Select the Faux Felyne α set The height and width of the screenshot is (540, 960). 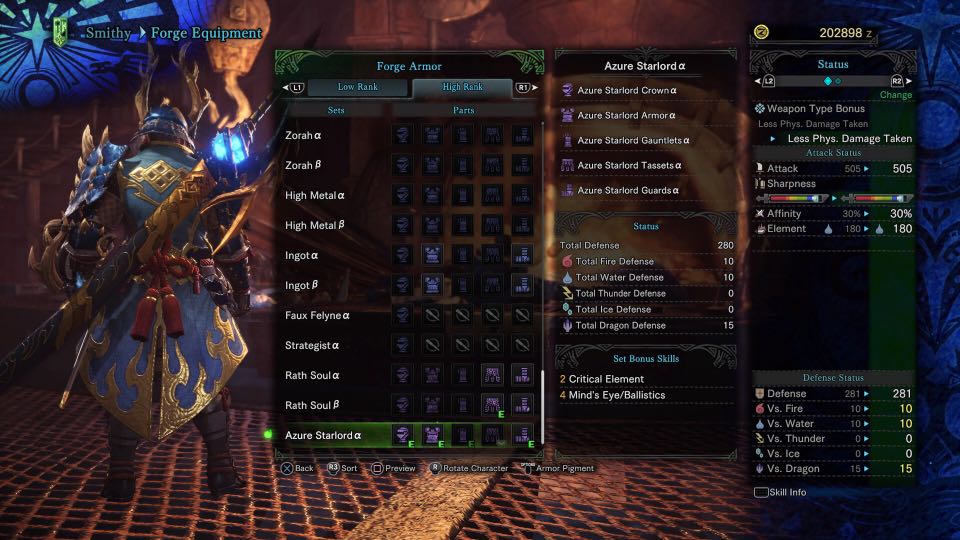coord(318,315)
